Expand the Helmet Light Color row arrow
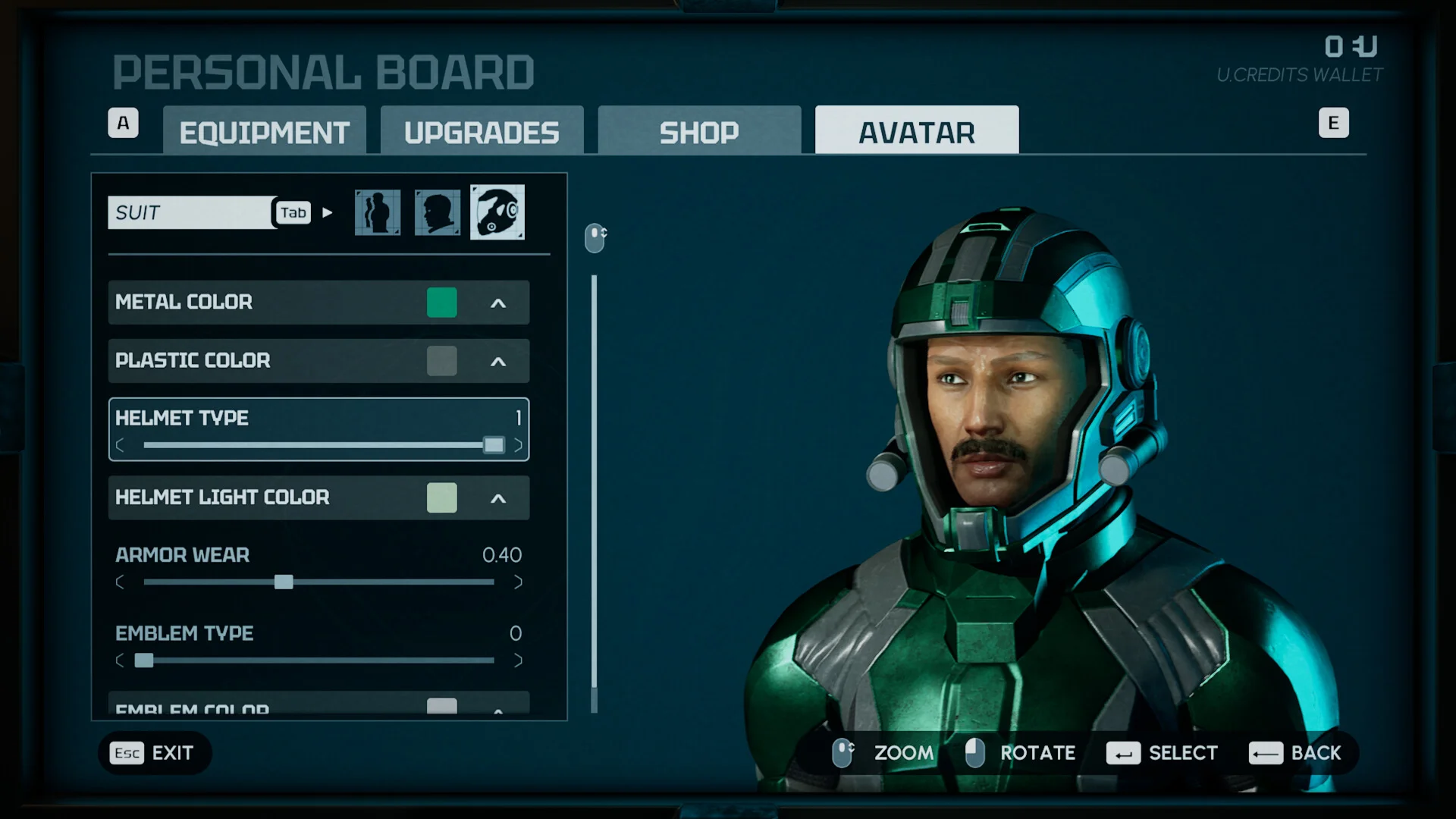 pyautogui.click(x=498, y=498)
